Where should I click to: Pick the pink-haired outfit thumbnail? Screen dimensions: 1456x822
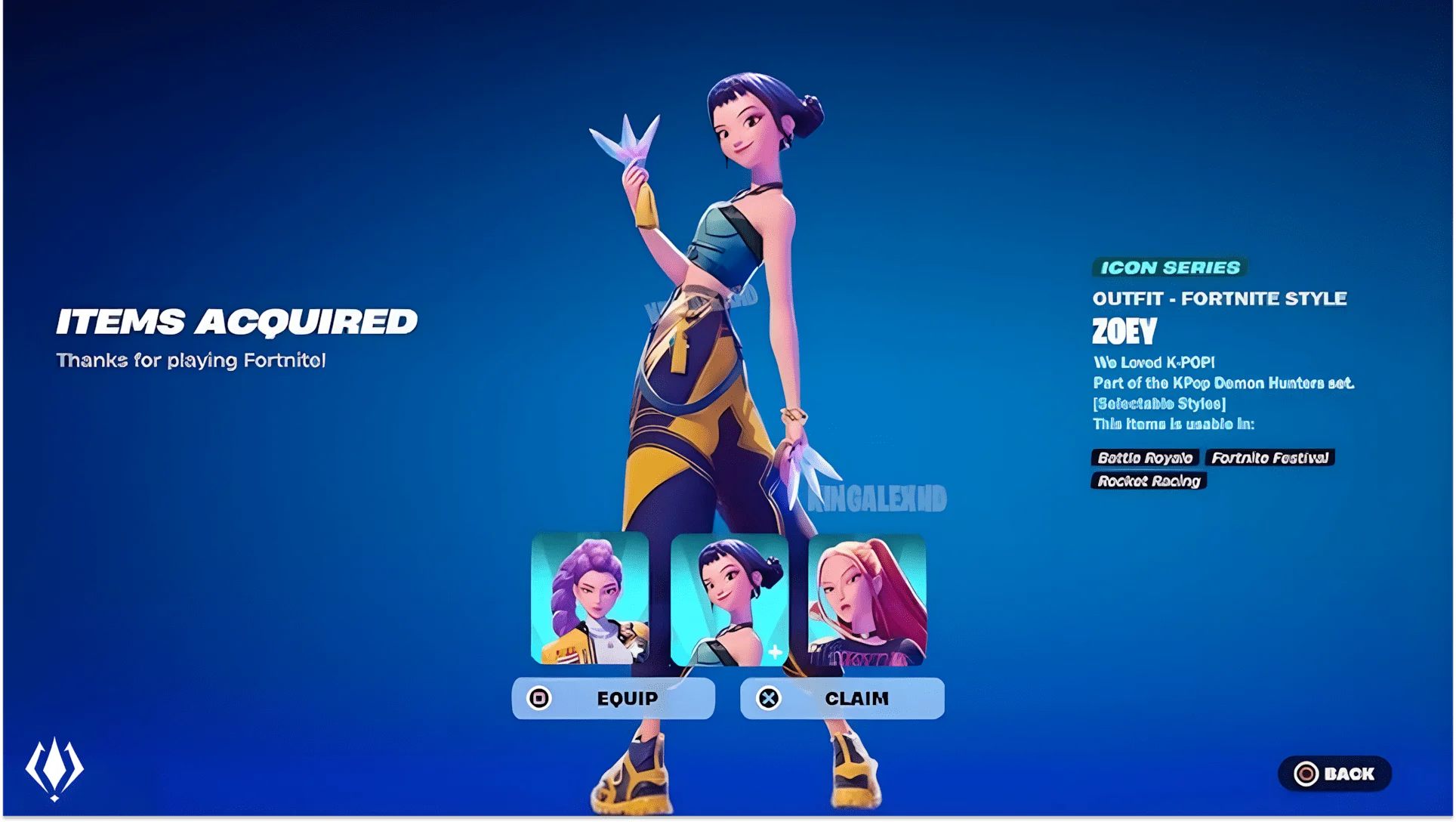867,600
